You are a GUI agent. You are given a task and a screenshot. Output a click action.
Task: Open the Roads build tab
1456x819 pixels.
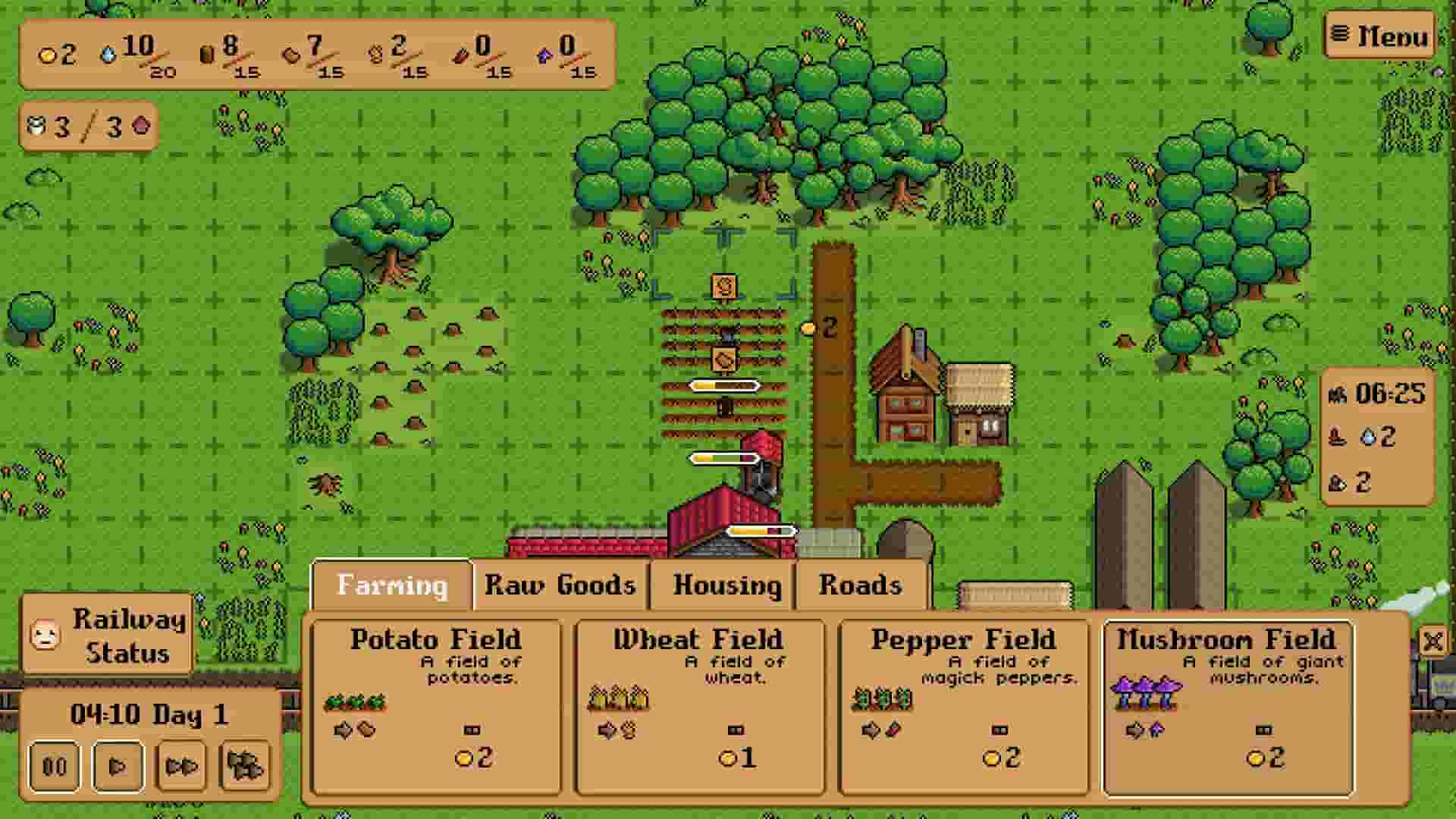(861, 584)
